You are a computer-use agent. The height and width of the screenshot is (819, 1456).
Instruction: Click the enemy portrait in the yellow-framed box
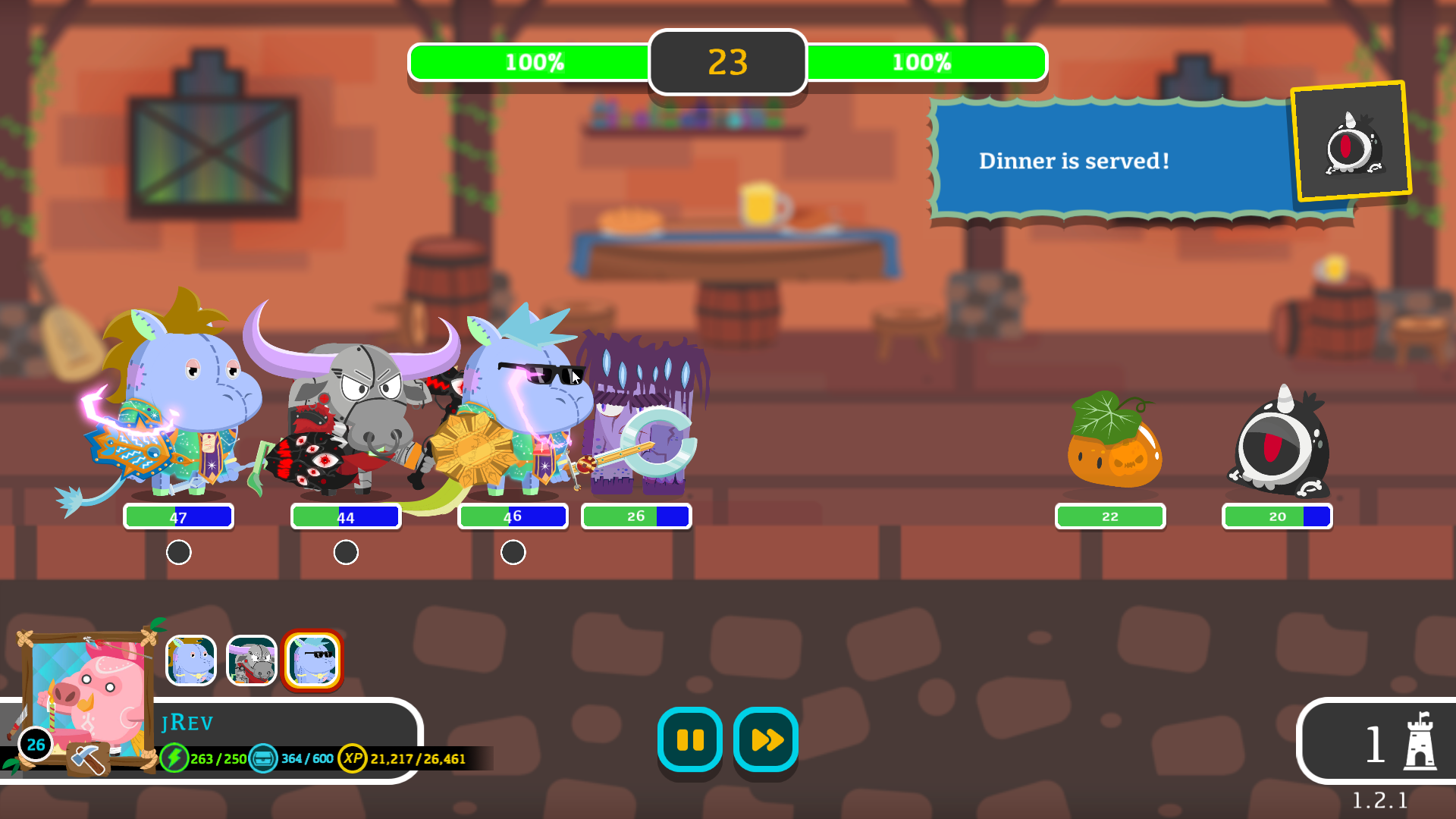point(1349,141)
